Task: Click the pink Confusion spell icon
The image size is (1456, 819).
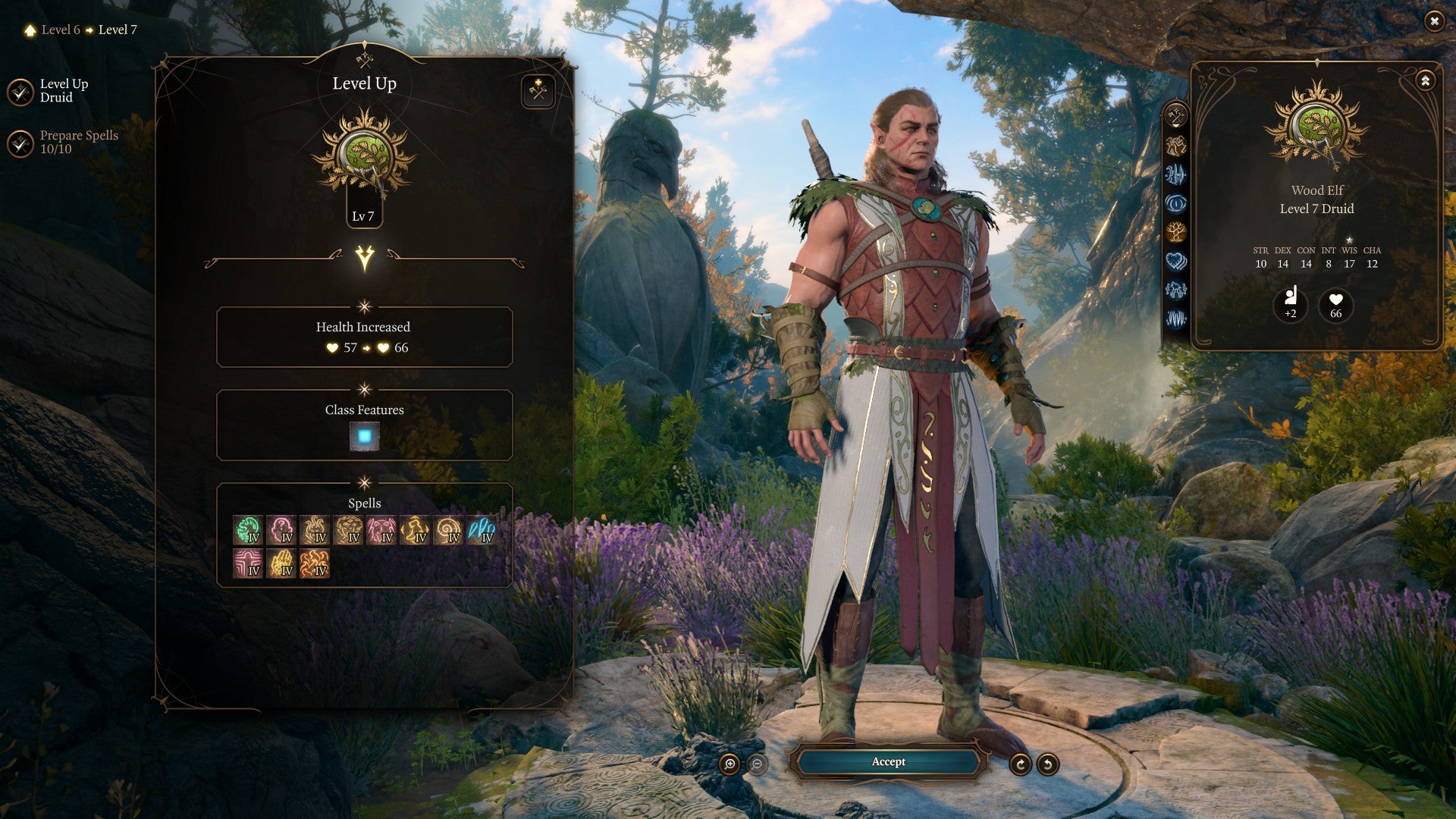Action: coord(282,529)
